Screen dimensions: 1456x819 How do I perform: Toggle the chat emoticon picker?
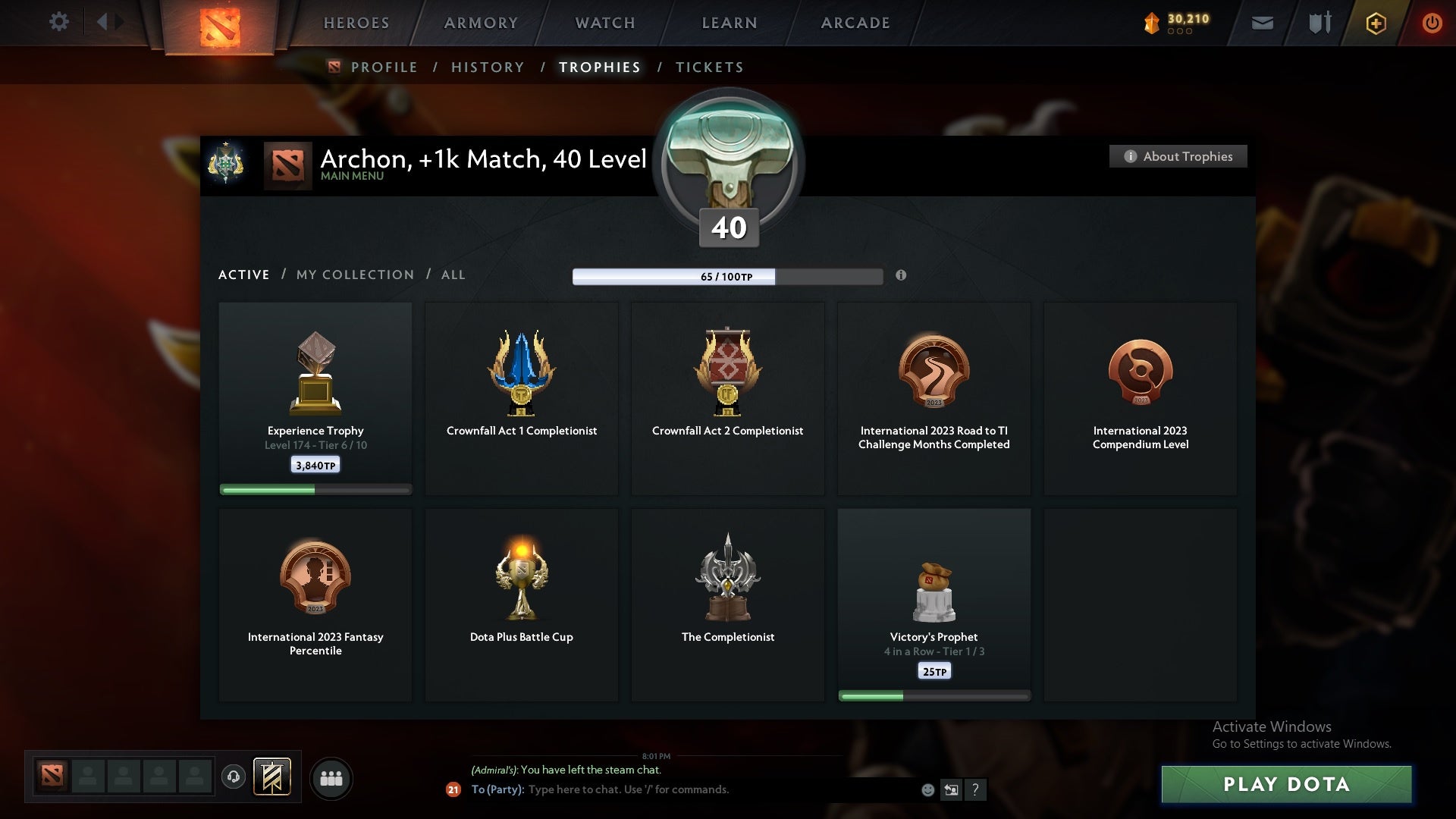tap(927, 789)
